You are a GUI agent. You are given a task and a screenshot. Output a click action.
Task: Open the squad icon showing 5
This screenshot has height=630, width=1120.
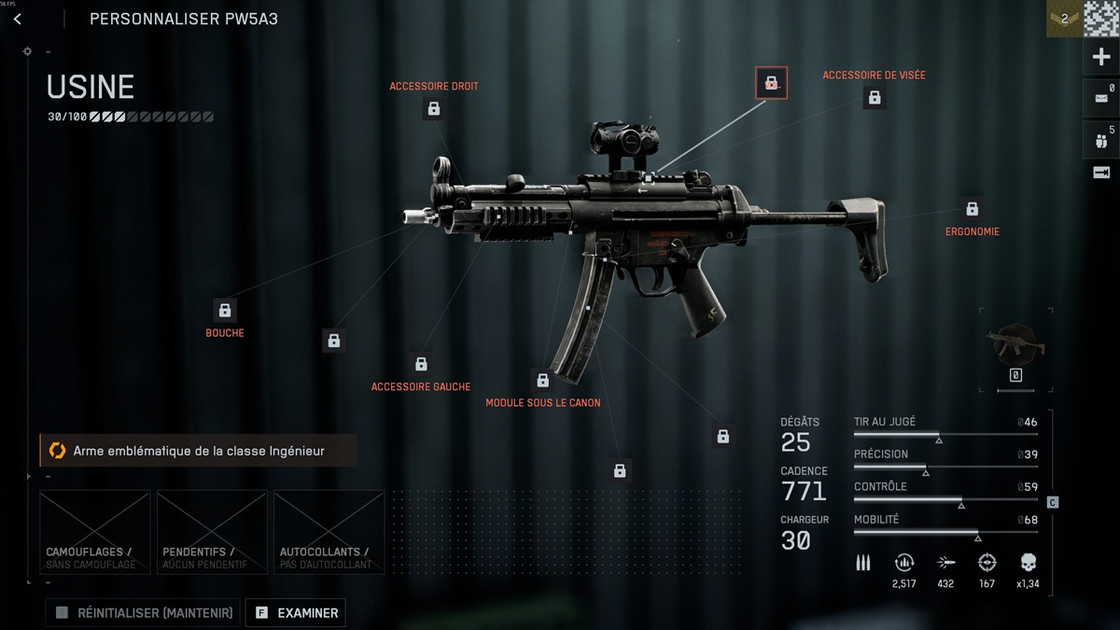pyautogui.click(x=1101, y=139)
